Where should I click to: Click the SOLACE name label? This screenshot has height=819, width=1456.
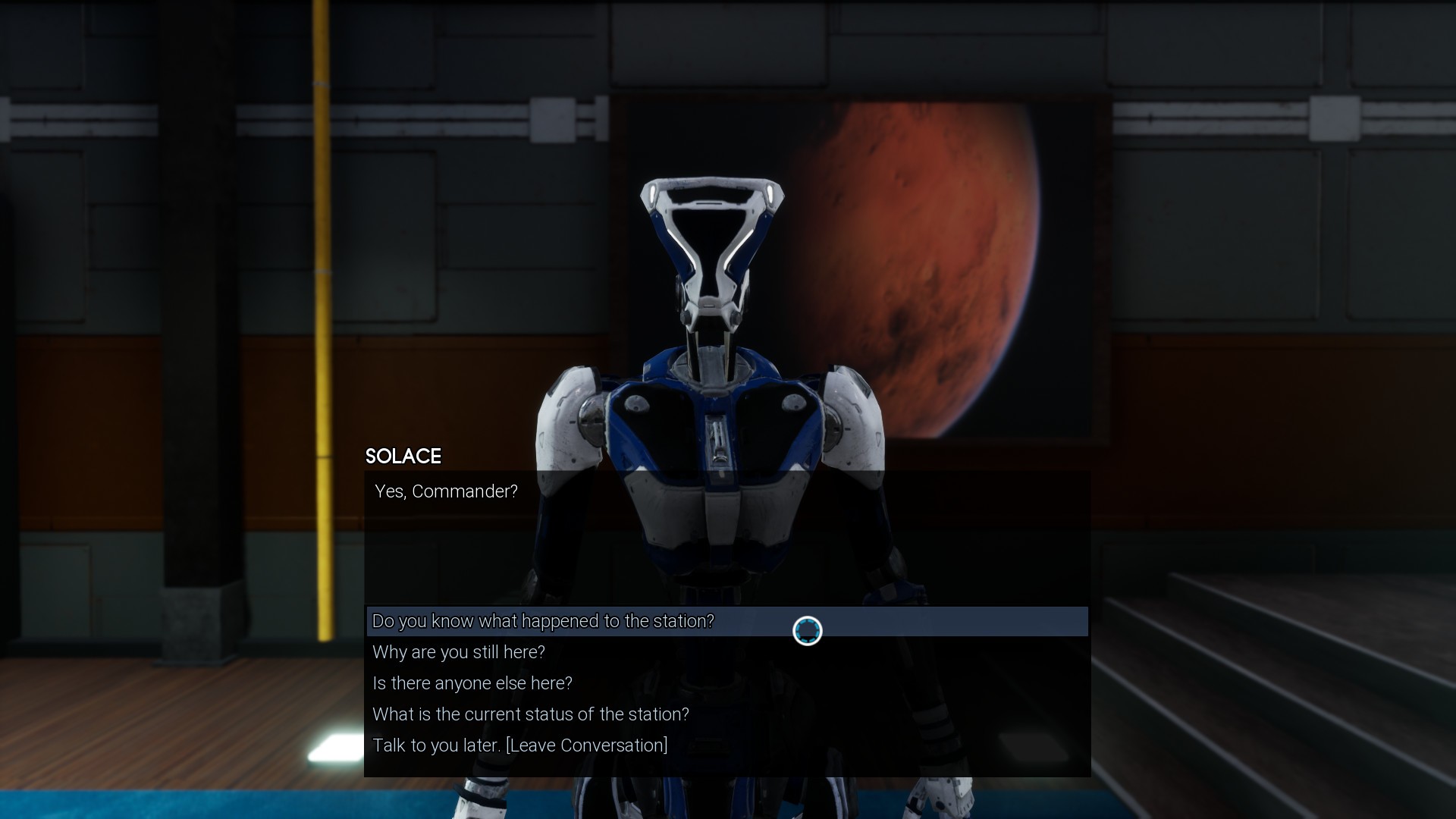click(403, 457)
